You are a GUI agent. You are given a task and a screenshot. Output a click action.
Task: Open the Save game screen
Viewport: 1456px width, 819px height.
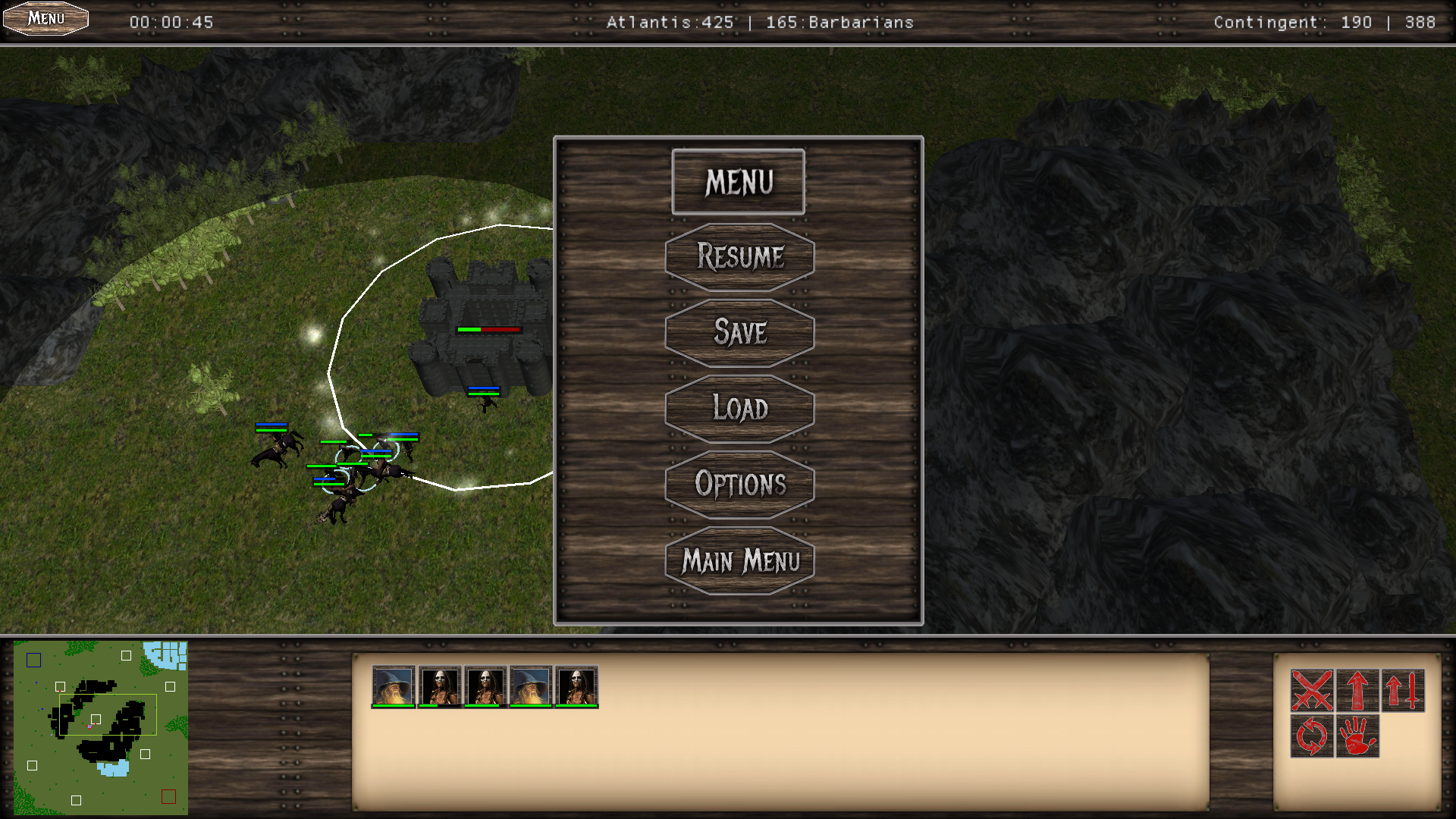pos(739,333)
